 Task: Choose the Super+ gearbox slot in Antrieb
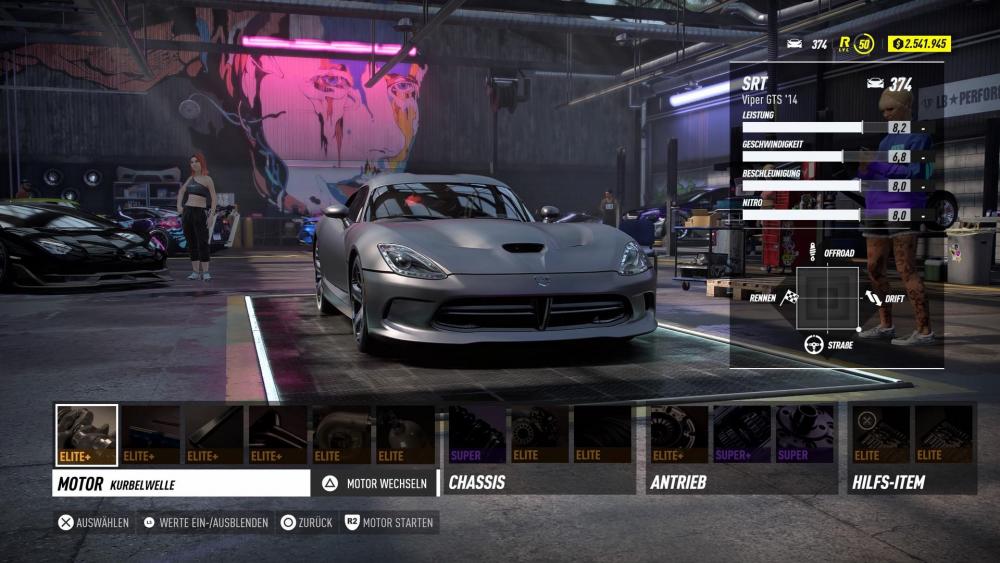pyautogui.click(x=742, y=434)
